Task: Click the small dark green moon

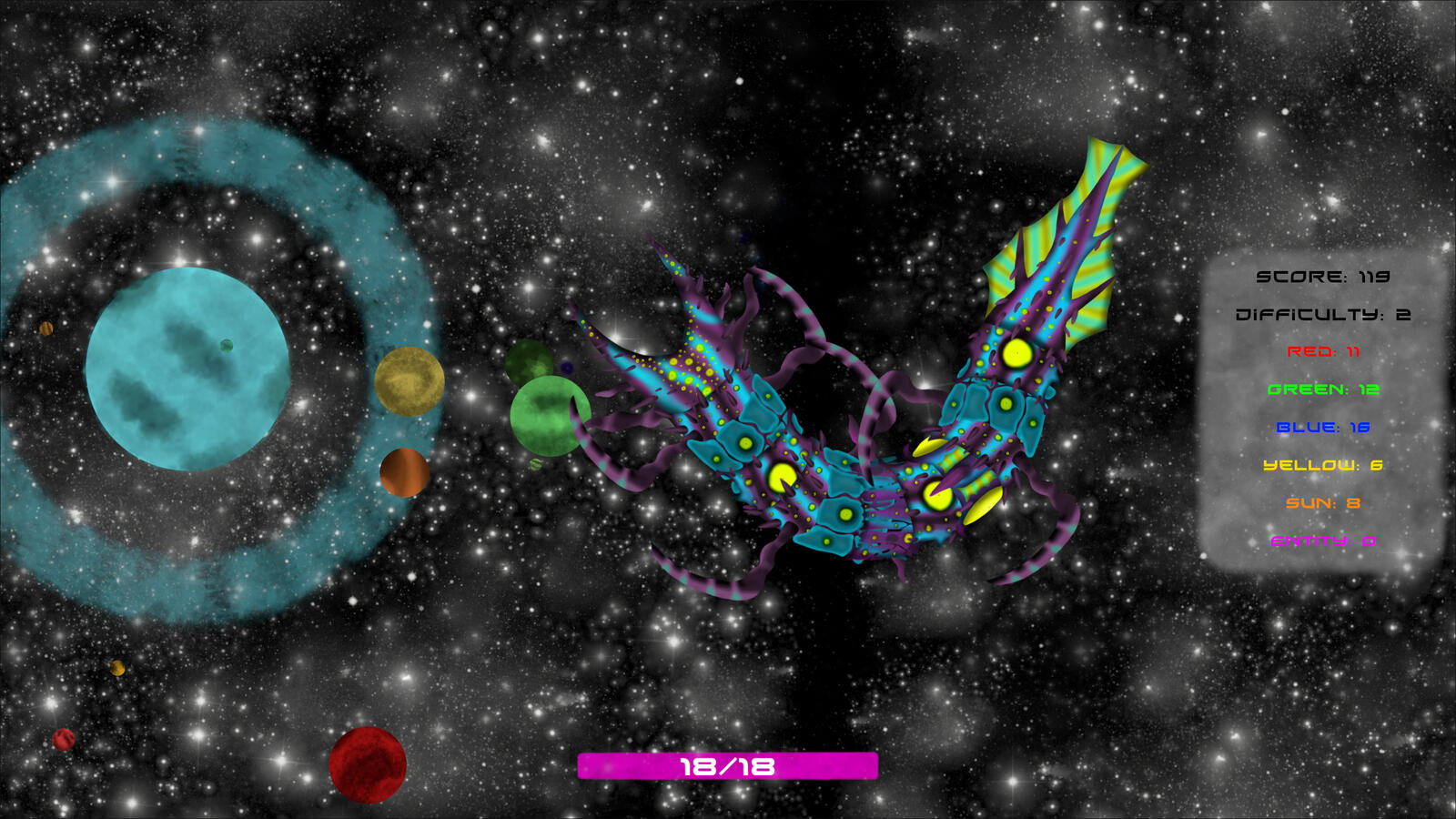Action: [532, 364]
